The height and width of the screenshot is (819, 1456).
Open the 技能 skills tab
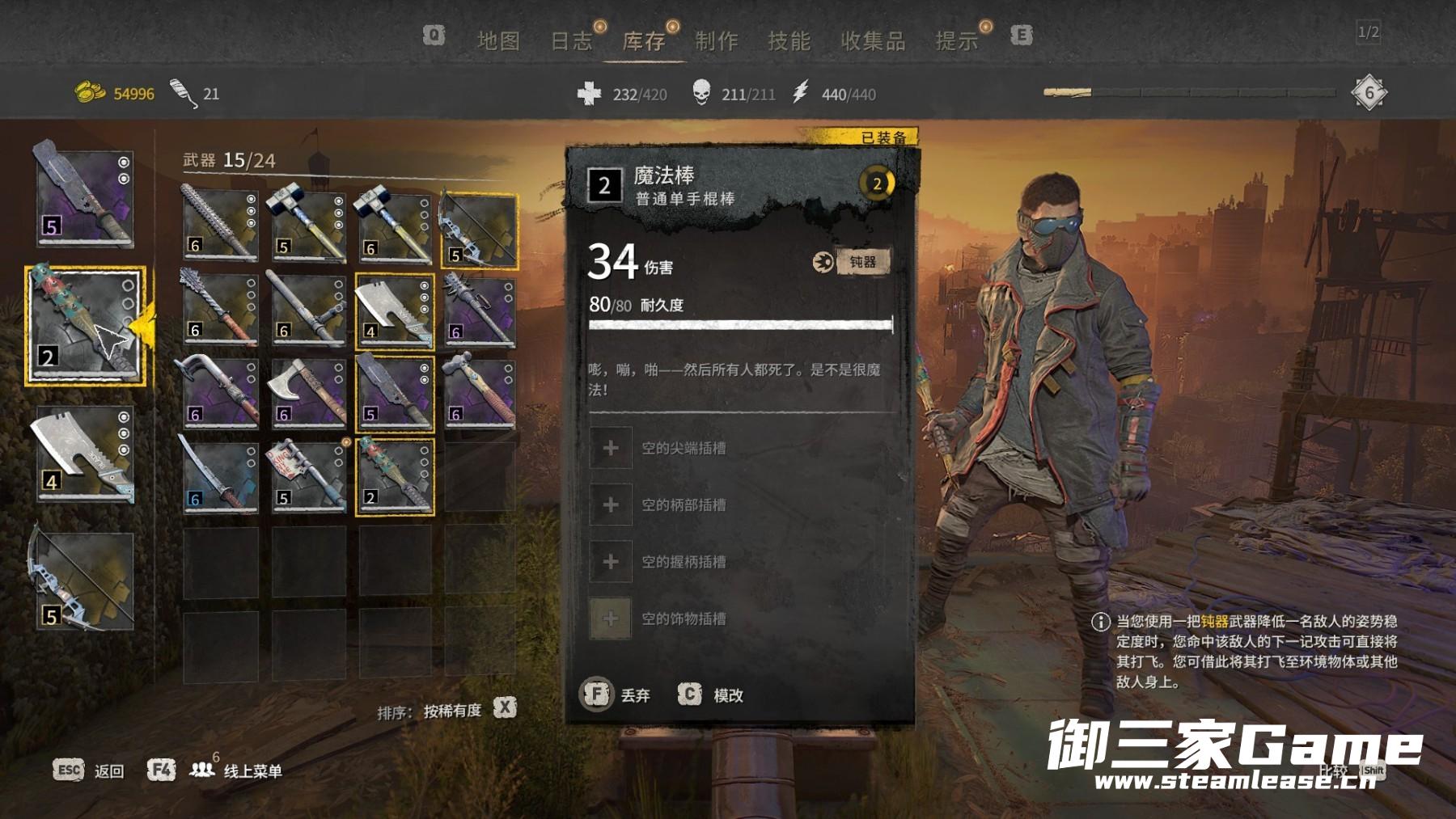click(789, 40)
